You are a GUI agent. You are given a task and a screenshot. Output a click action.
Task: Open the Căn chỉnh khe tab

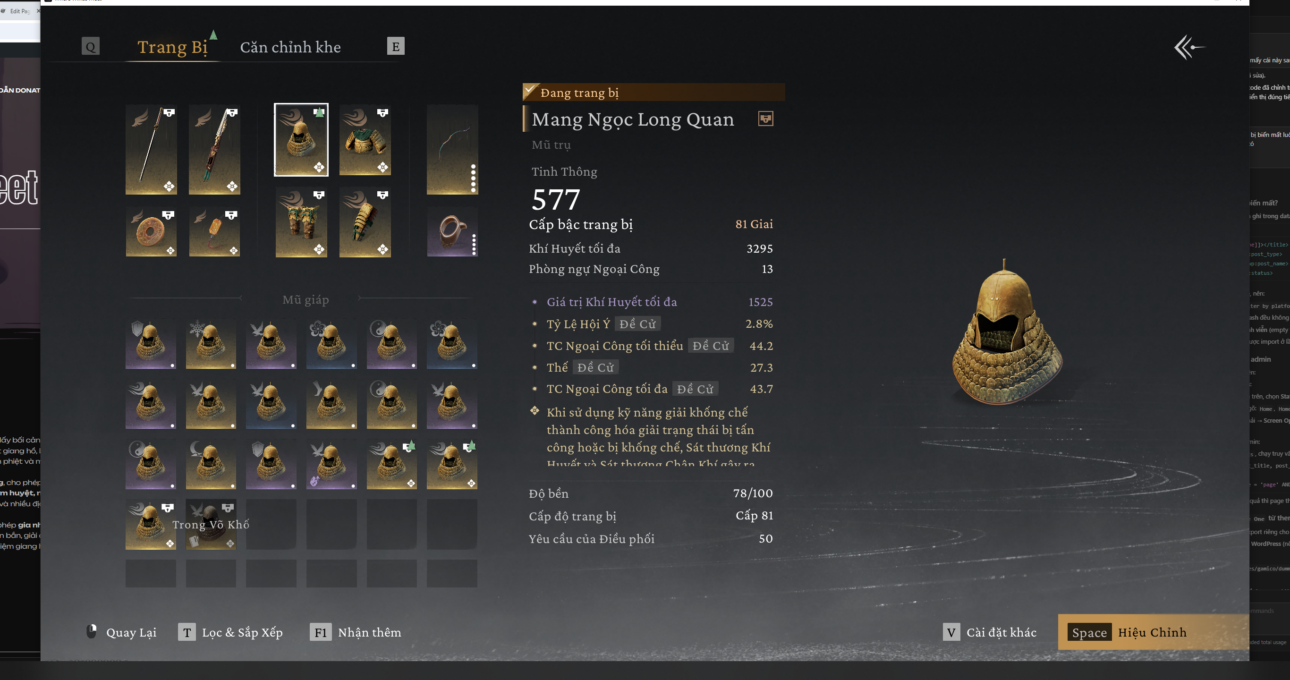coord(290,47)
